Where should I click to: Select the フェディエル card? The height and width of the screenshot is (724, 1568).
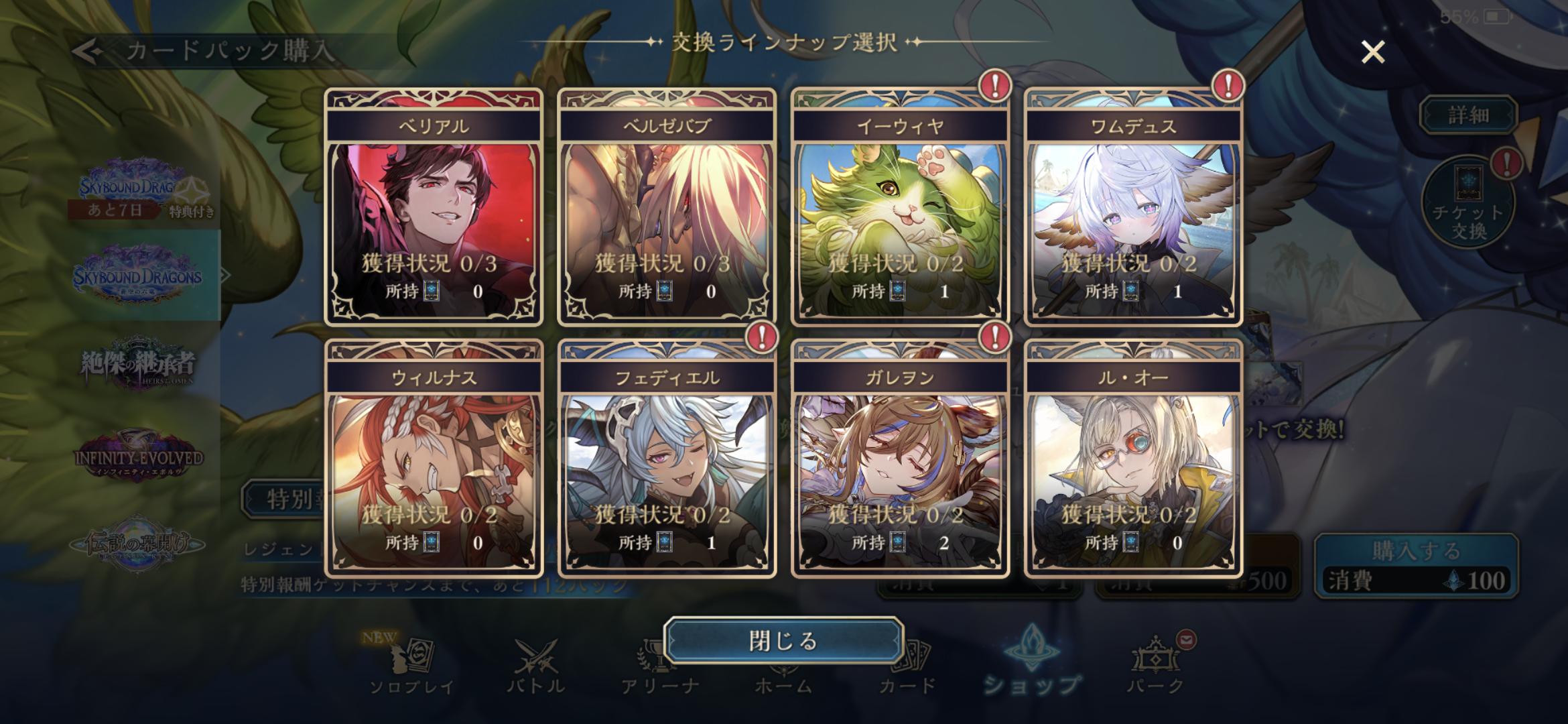click(667, 459)
